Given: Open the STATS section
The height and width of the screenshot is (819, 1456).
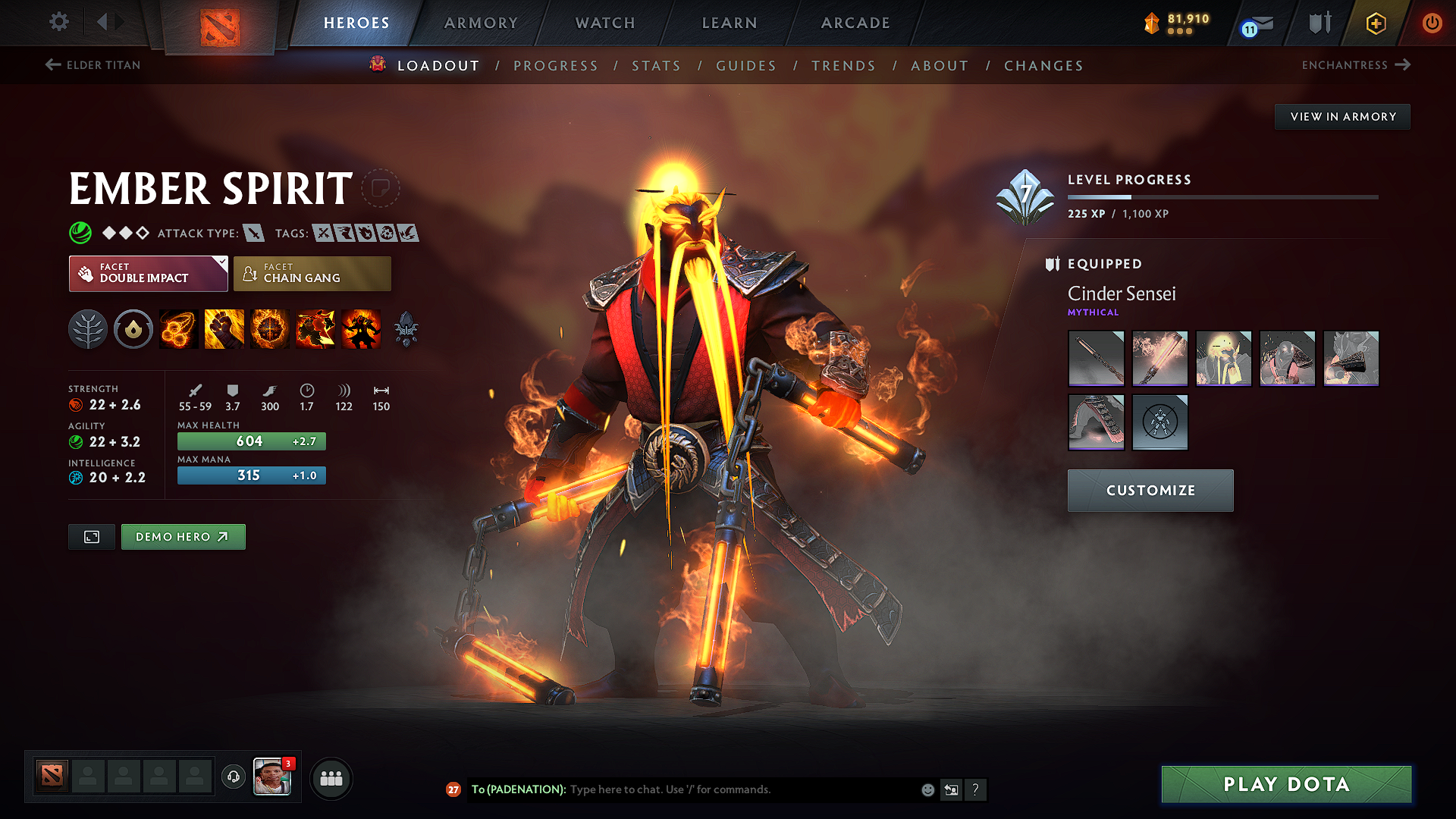Looking at the screenshot, I should click(x=656, y=65).
